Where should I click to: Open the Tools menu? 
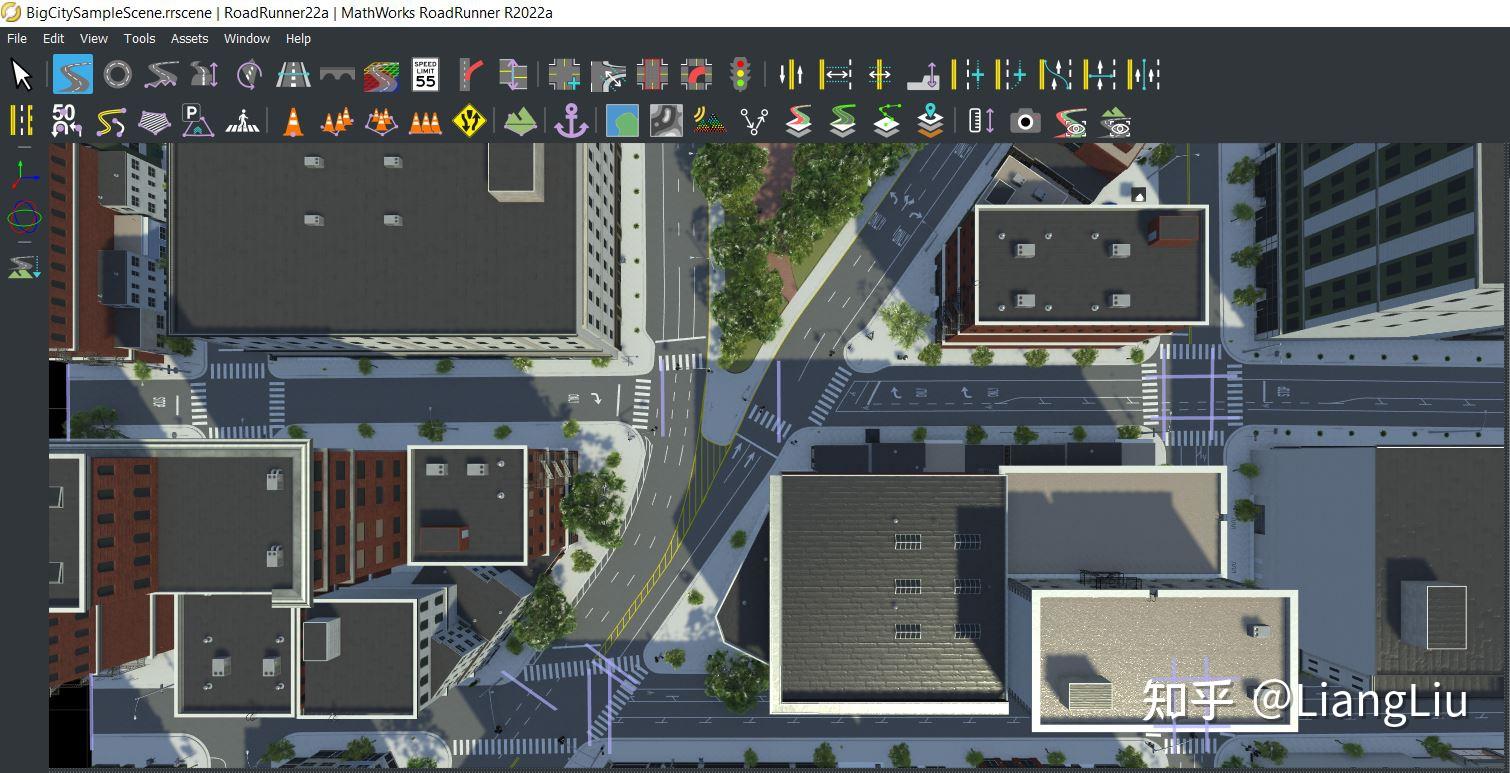coord(139,38)
